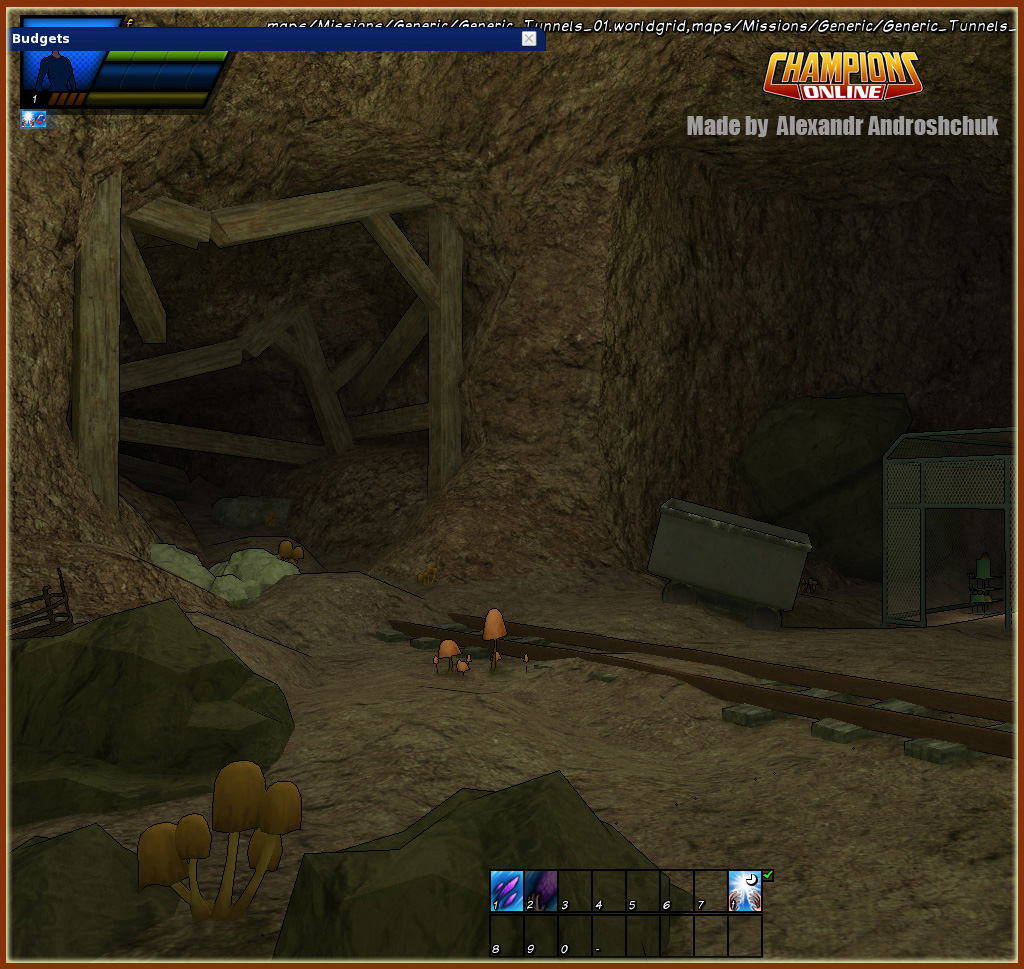The width and height of the screenshot is (1024, 969).
Task: Toggle the green checkmark beside the hotbar
Action: click(x=768, y=876)
